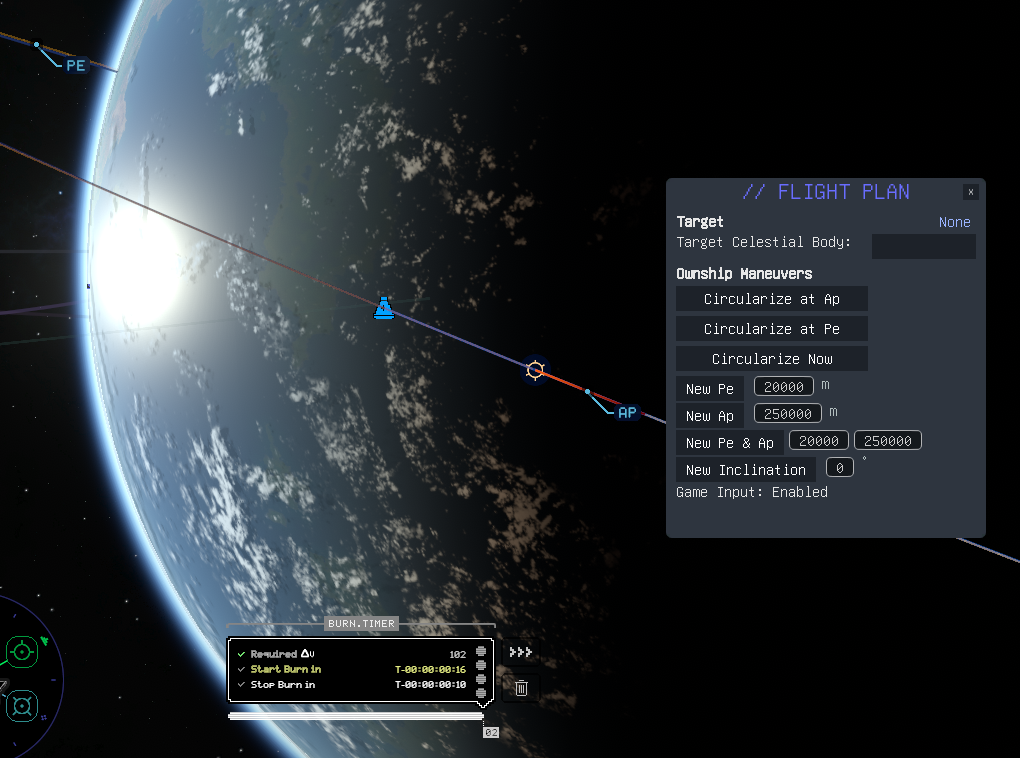Apply the New Inclination maneuver
This screenshot has height=758, width=1020.
745,470
